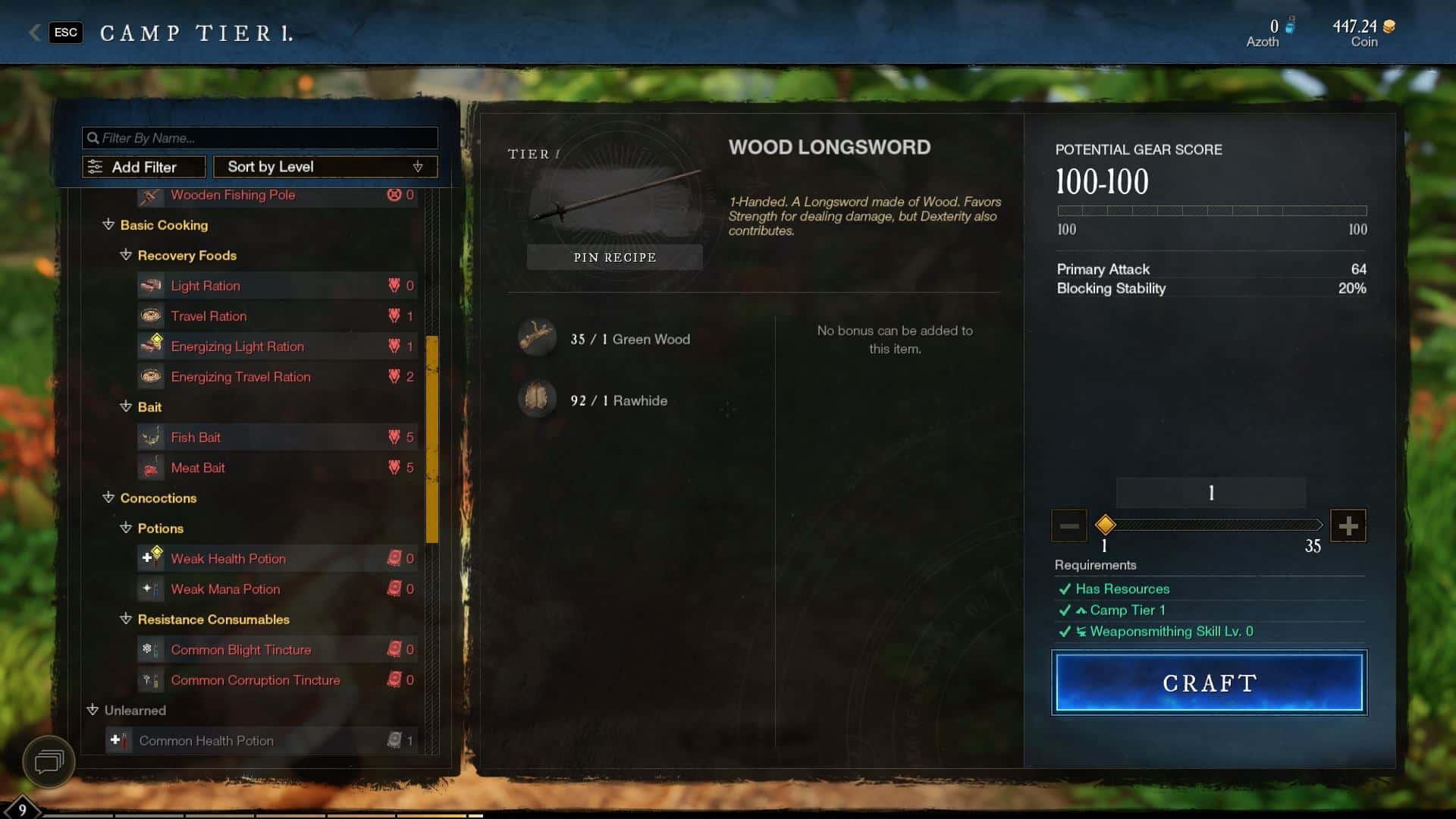The image size is (1456, 819).
Task: Craft the Wood Longsword
Action: point(1209,682)
